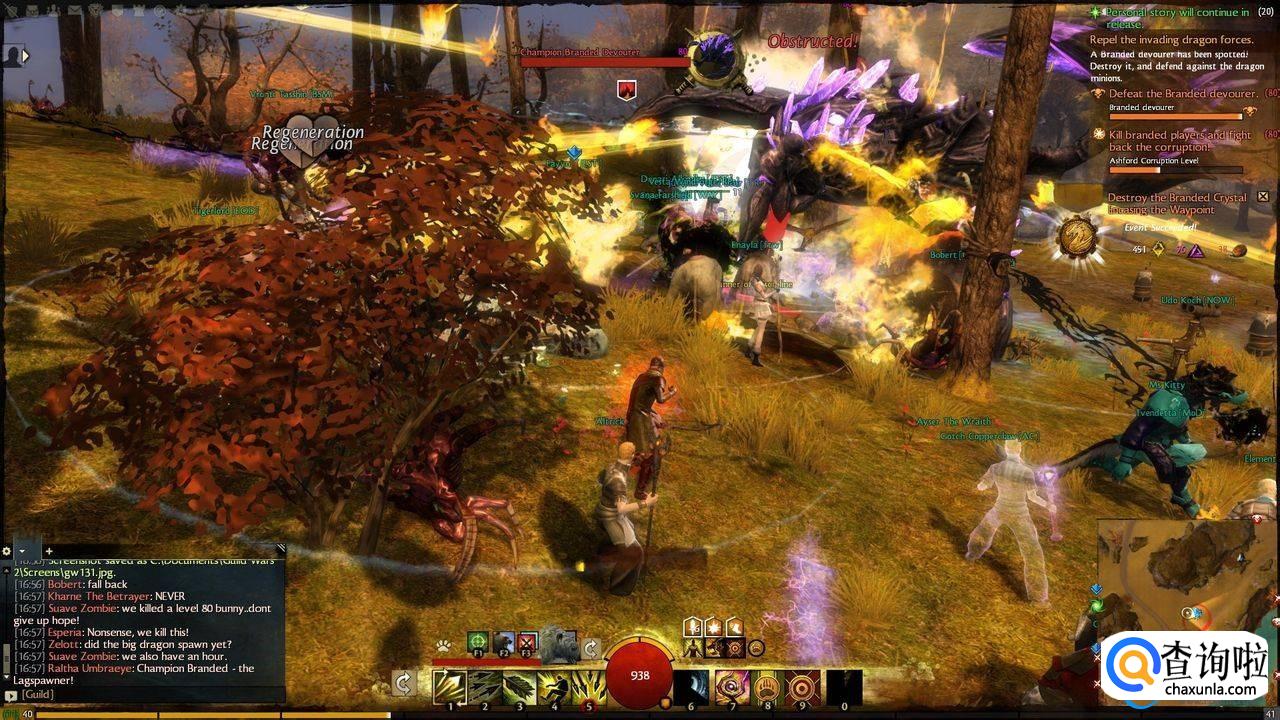Screen dimensions: 1280x720
Task: Open chat options with the gear icon
Action: (x=7, y=551)
